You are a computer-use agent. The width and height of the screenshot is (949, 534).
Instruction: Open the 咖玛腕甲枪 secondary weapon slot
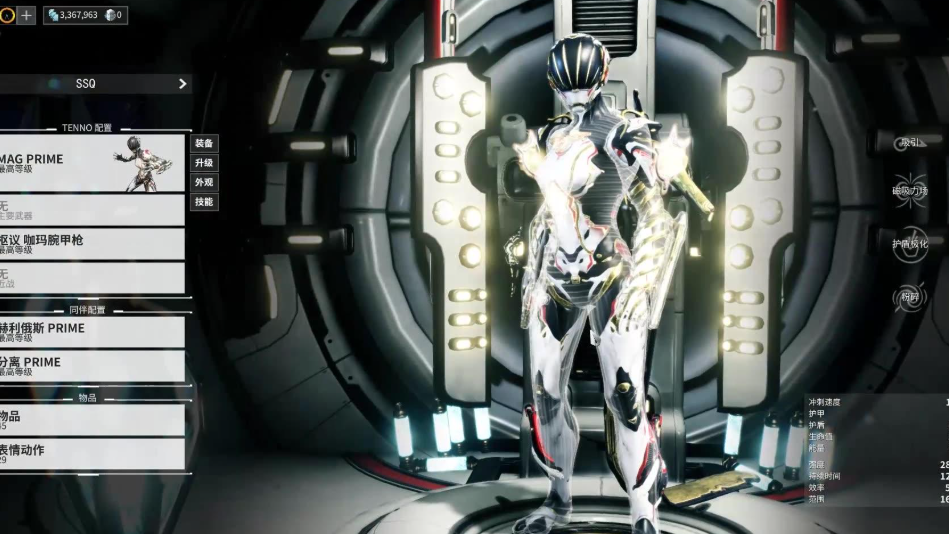92,244
